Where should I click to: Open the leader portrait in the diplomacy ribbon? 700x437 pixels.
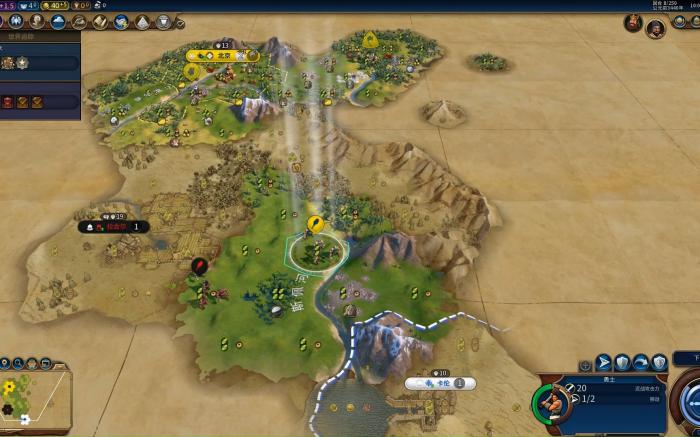(655, 28)
